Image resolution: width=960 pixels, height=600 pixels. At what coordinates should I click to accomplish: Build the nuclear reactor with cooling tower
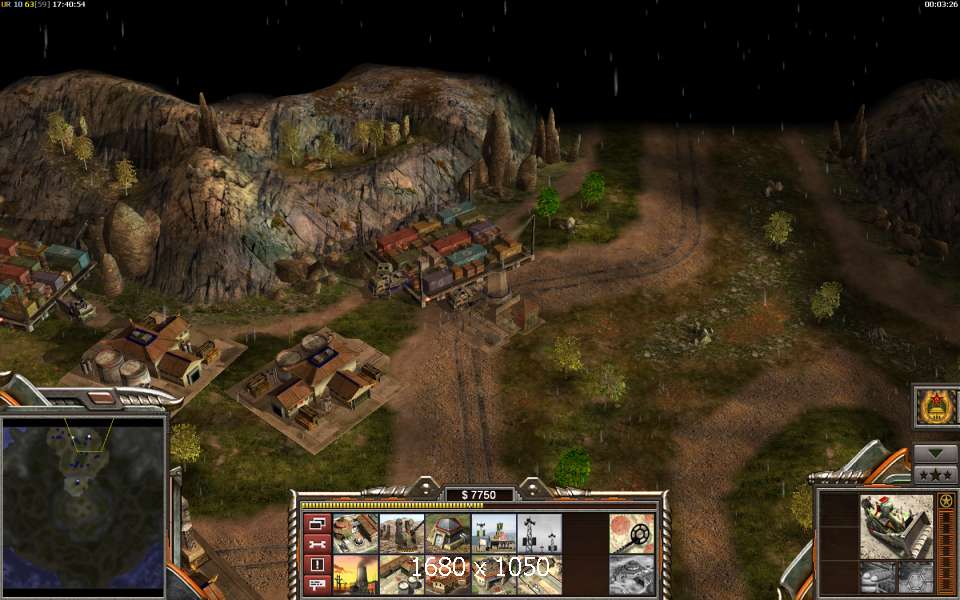pos(356,574)
